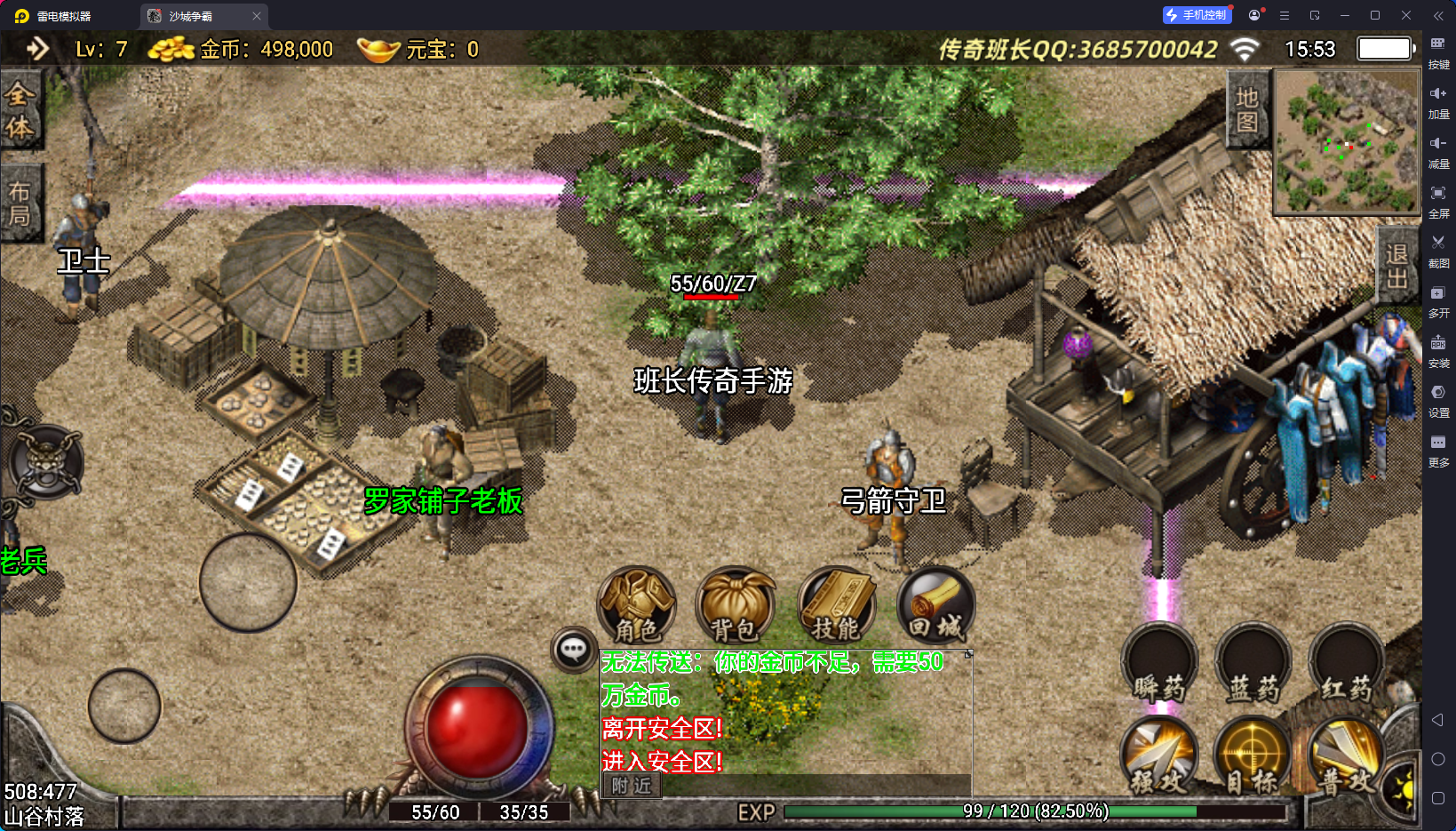The height and width of the screenshot is (831, 1456).
Task: Open the 角色 character panel
Action: tap(636, 605)
